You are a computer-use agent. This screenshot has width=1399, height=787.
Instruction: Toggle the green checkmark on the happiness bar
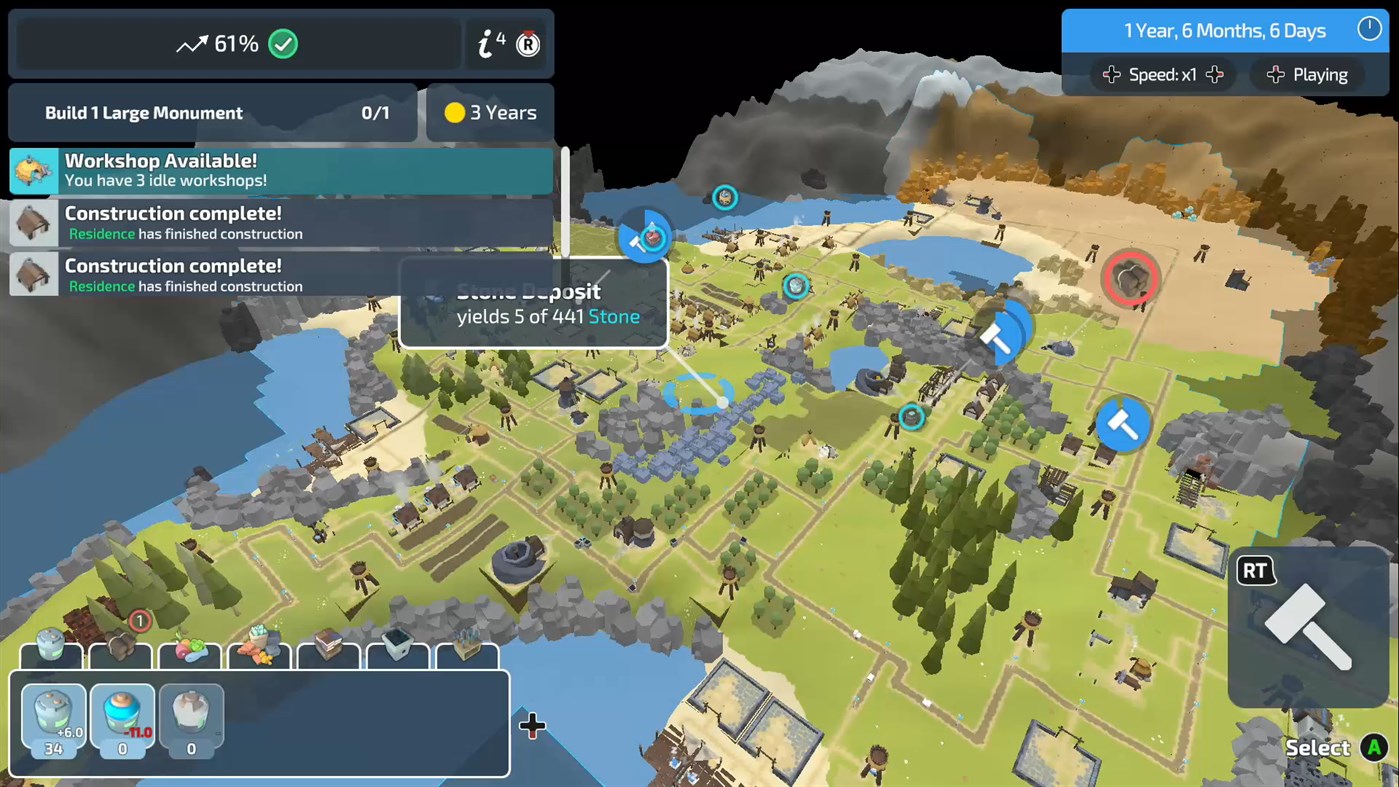[282, 43]
